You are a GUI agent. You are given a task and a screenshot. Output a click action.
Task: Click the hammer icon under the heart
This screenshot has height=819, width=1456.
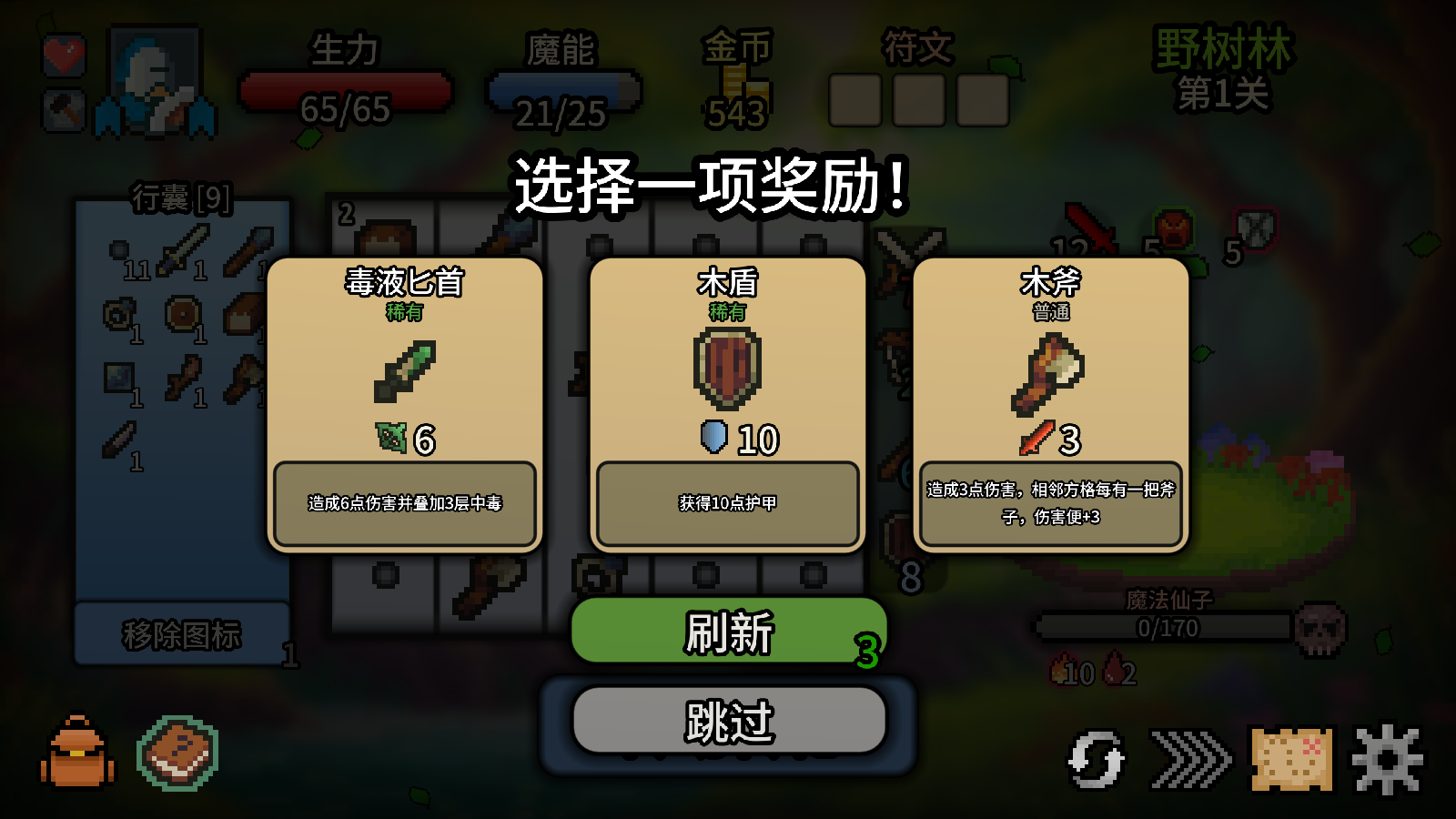tap(65, 111)
